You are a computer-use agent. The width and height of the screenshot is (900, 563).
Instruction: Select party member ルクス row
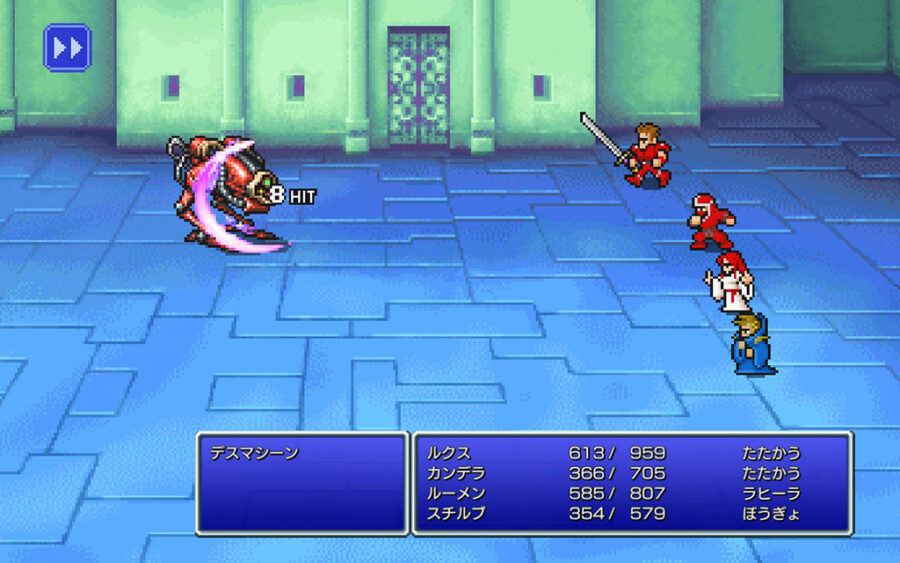click(630, 453)
